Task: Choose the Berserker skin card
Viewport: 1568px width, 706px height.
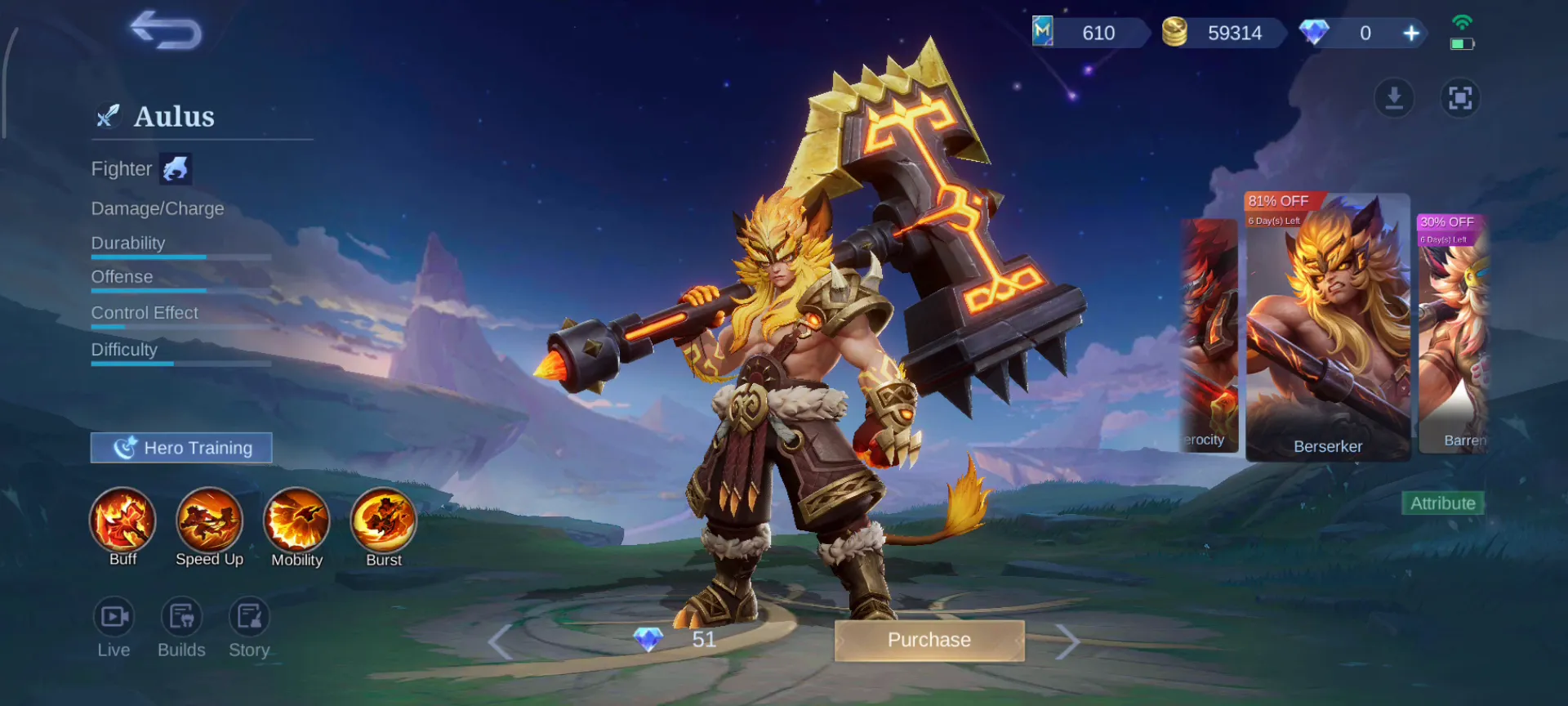Action: tap(1328, 327)
